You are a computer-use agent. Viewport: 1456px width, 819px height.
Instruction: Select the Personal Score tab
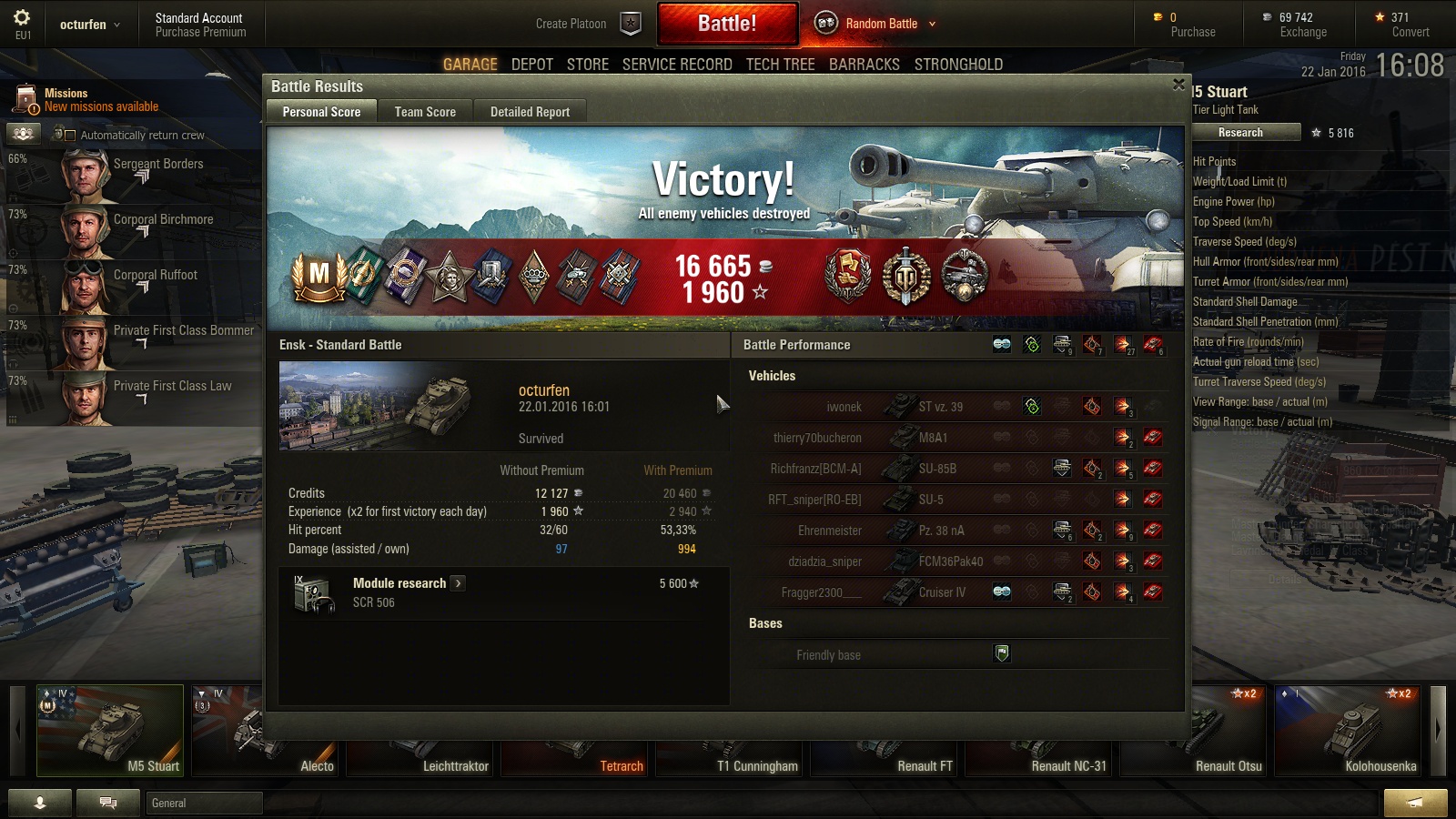[321, 112]
